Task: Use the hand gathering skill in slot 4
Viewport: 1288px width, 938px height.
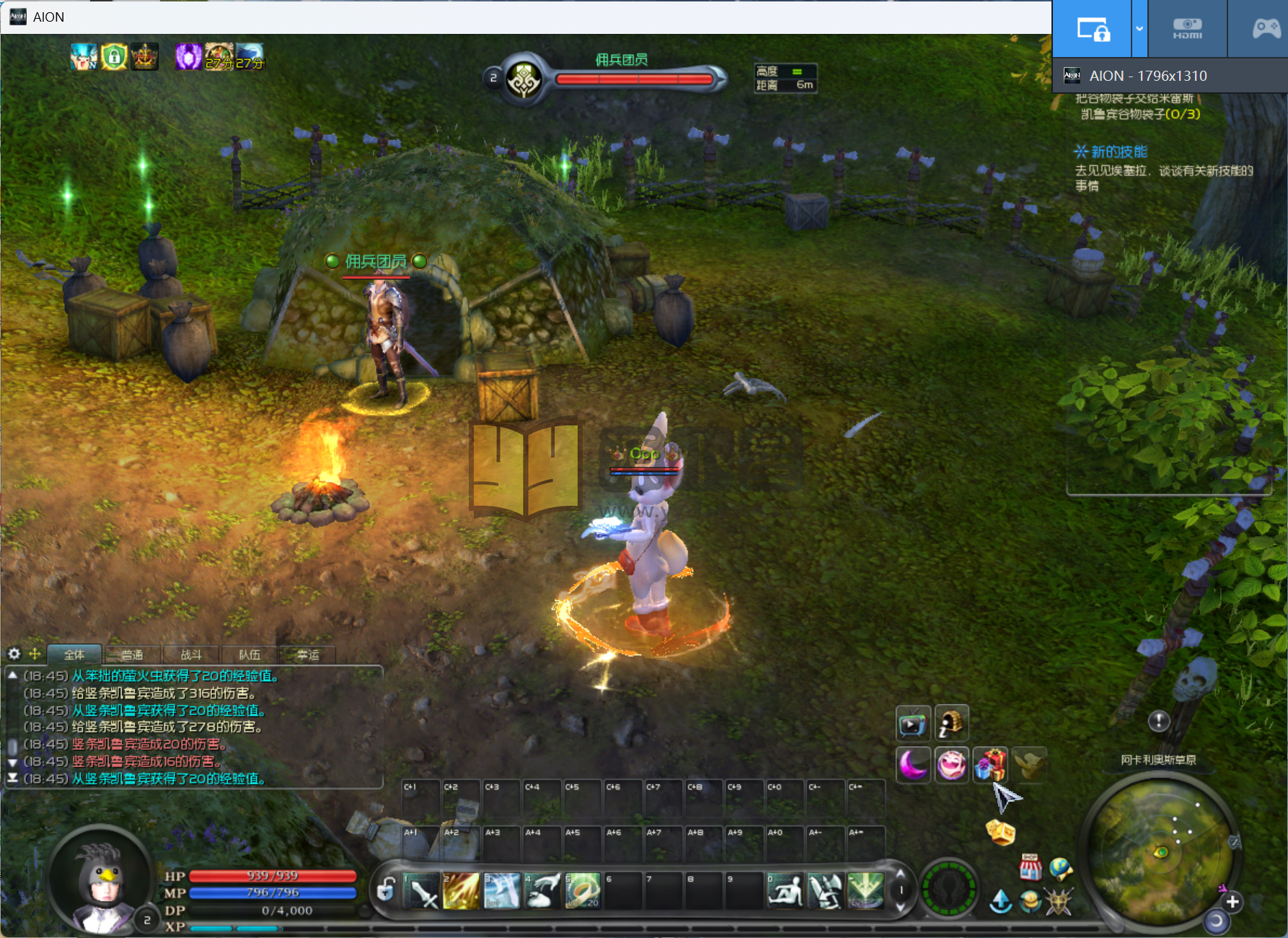Action: 543,891
